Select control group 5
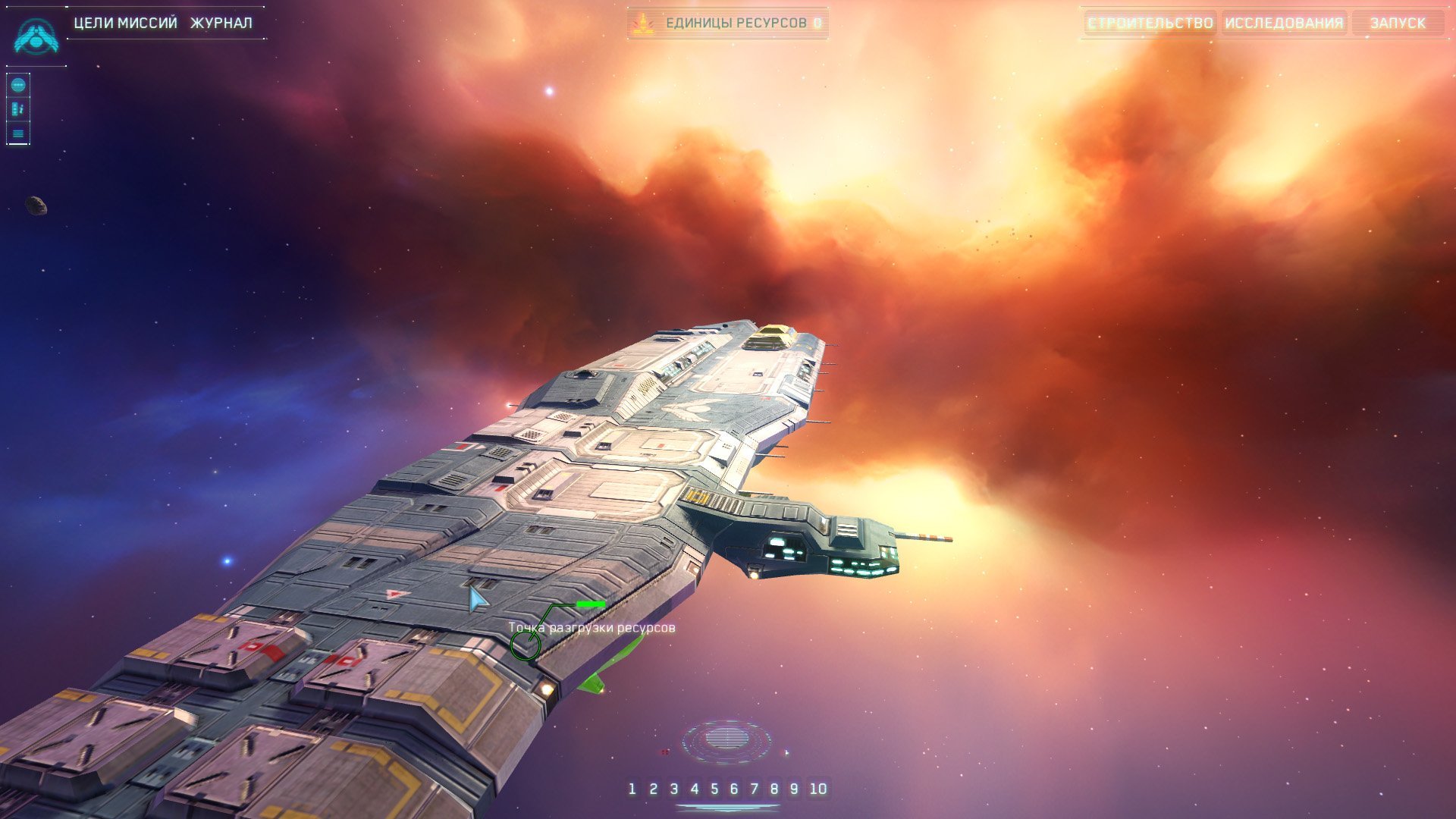 pos(714,789)
